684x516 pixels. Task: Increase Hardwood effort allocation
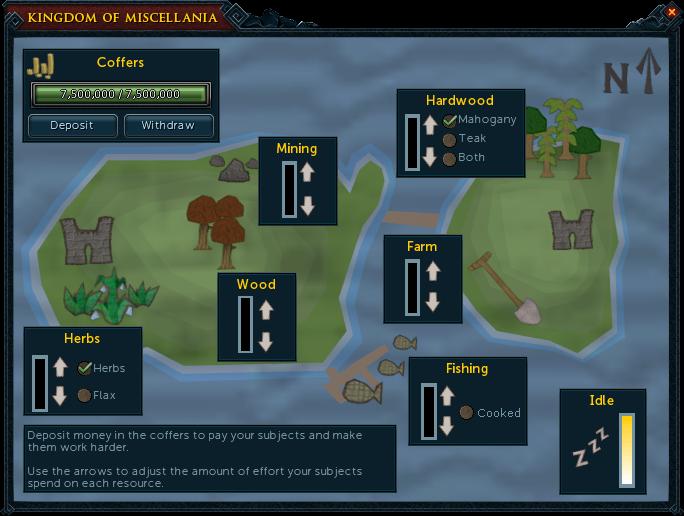[x=430, y=124]
